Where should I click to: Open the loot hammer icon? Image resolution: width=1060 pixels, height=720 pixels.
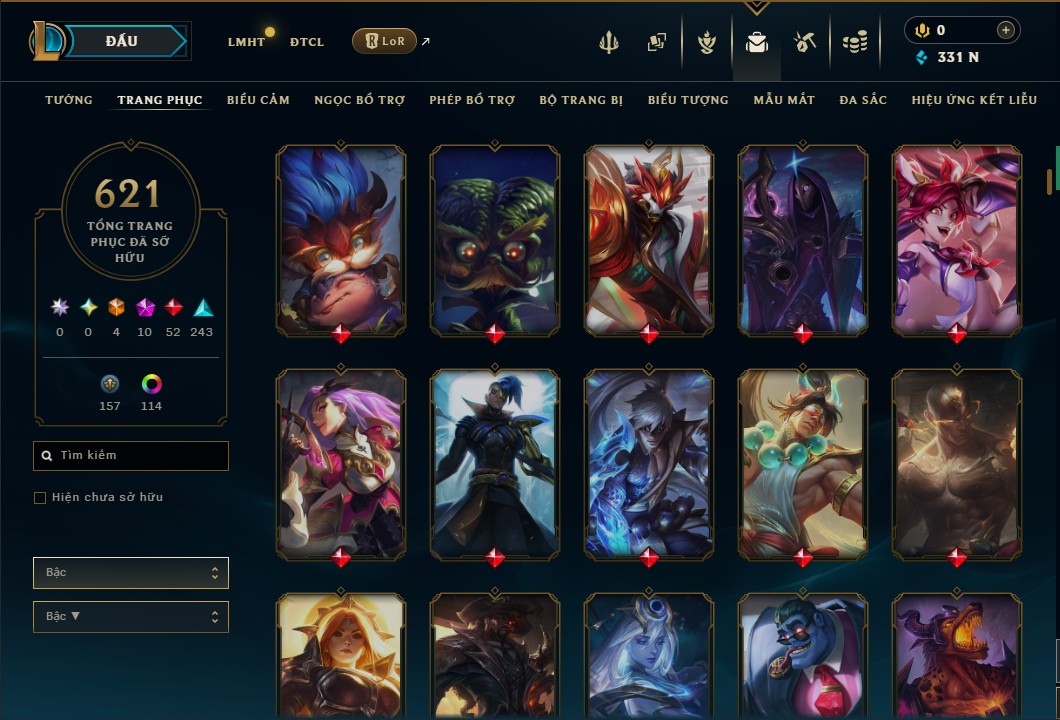(805, 42)
